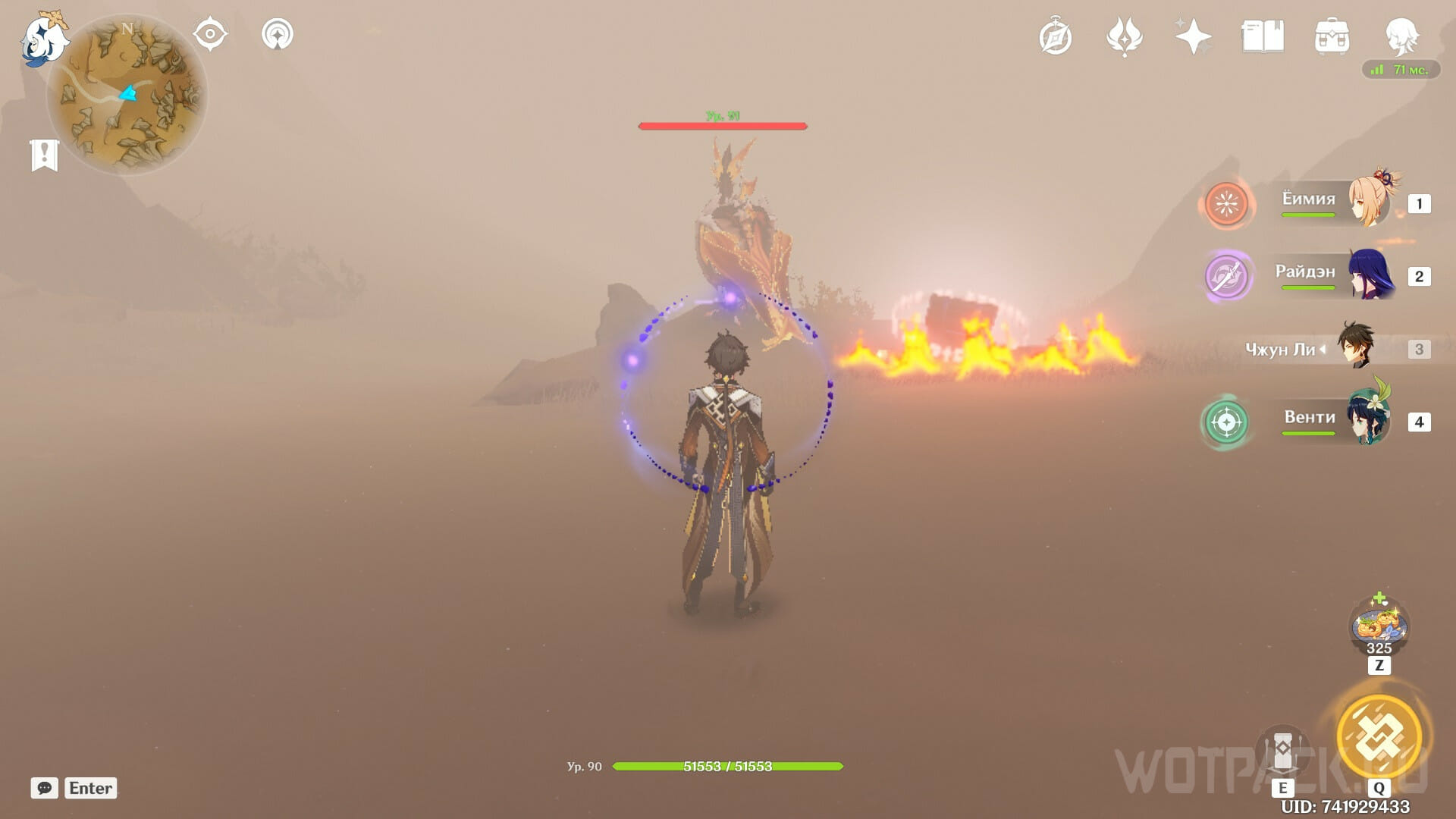Open the Wish four-point star icon

1193,36
